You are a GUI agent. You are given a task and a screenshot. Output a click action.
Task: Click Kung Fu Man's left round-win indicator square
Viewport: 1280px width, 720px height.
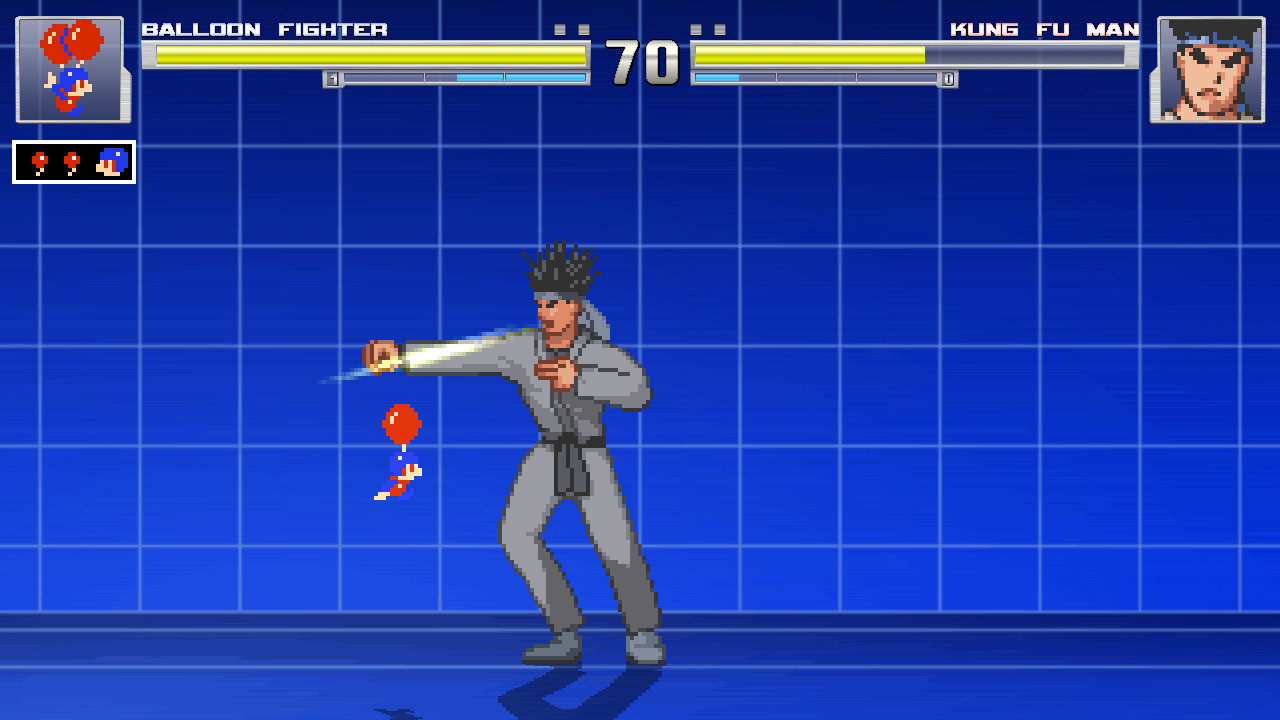pos(694,30)
